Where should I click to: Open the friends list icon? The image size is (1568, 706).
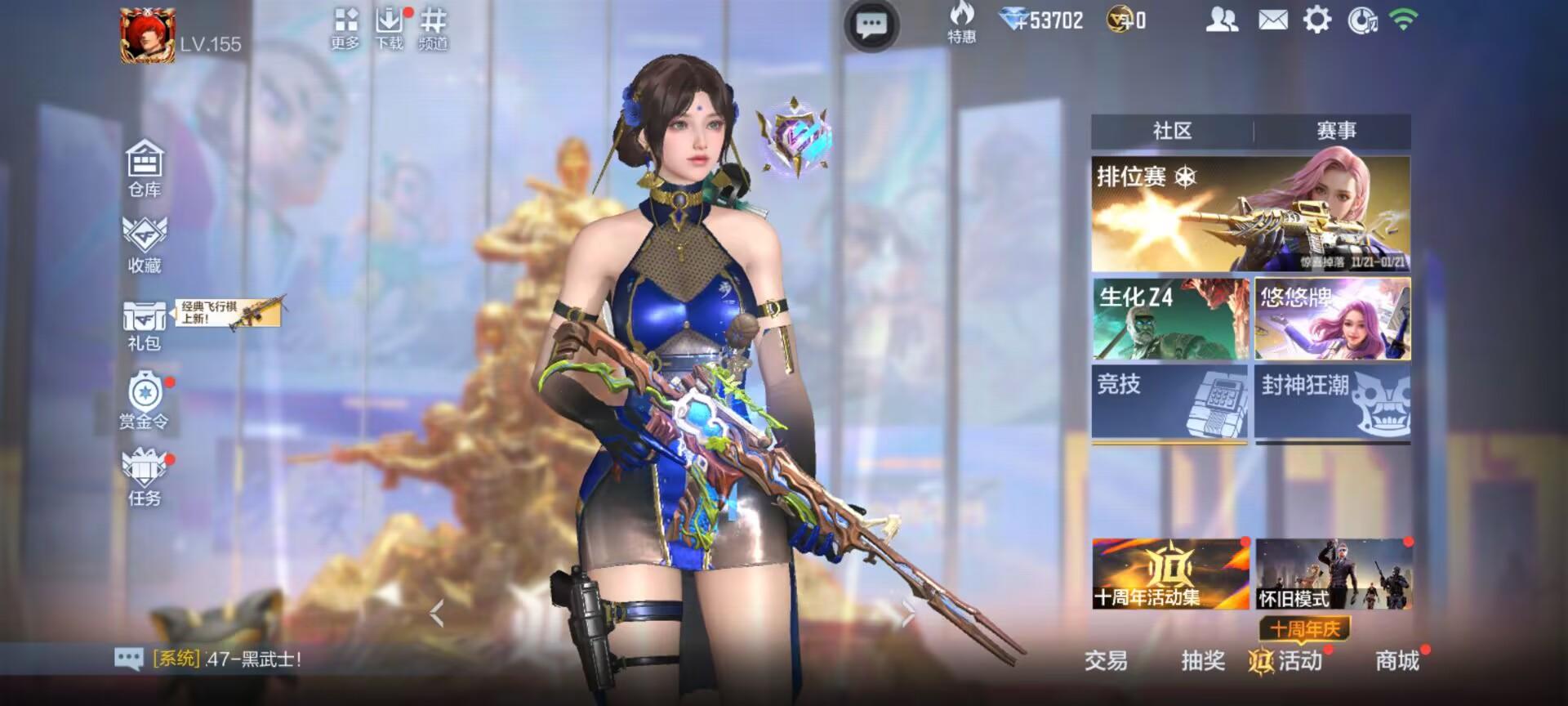pos(1222,20)
